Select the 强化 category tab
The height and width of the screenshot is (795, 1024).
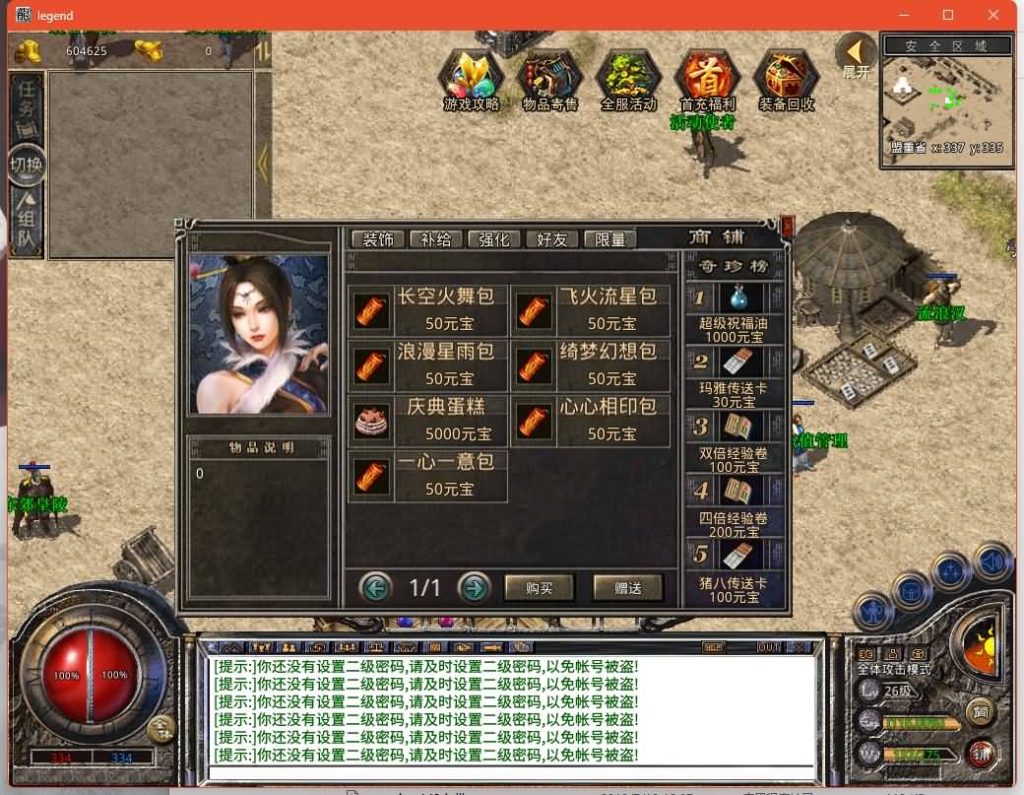coord(494,239)
